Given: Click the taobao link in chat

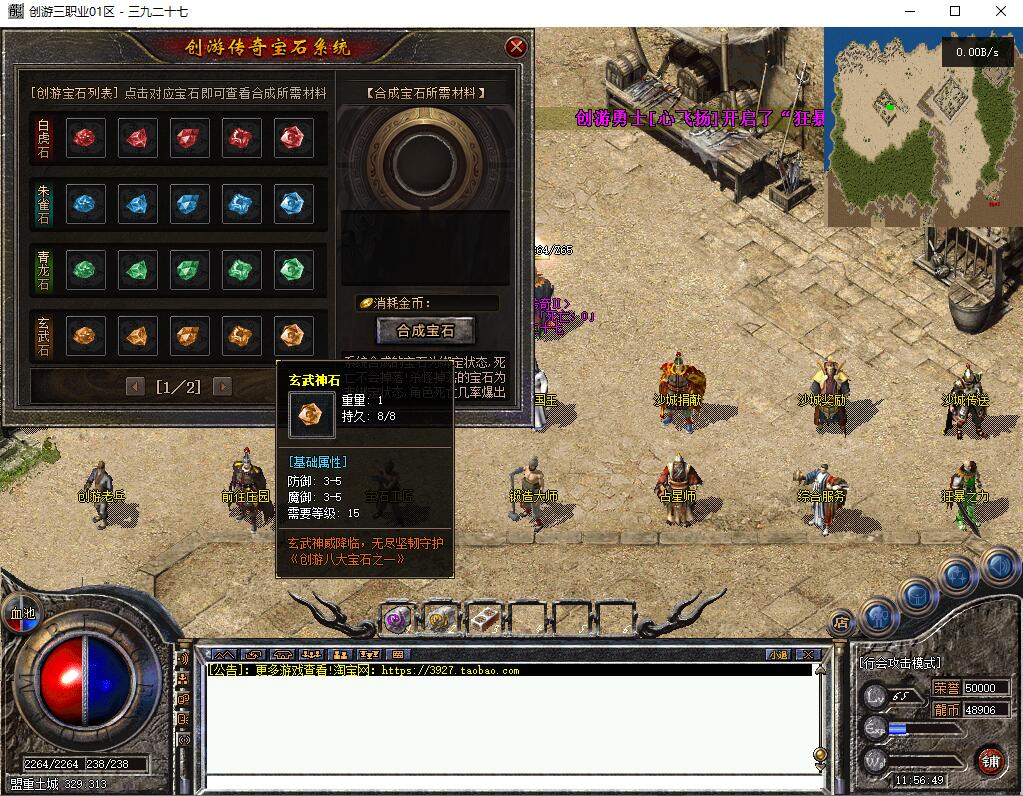Looking at the screenshot, I should [x=450, y=670].
